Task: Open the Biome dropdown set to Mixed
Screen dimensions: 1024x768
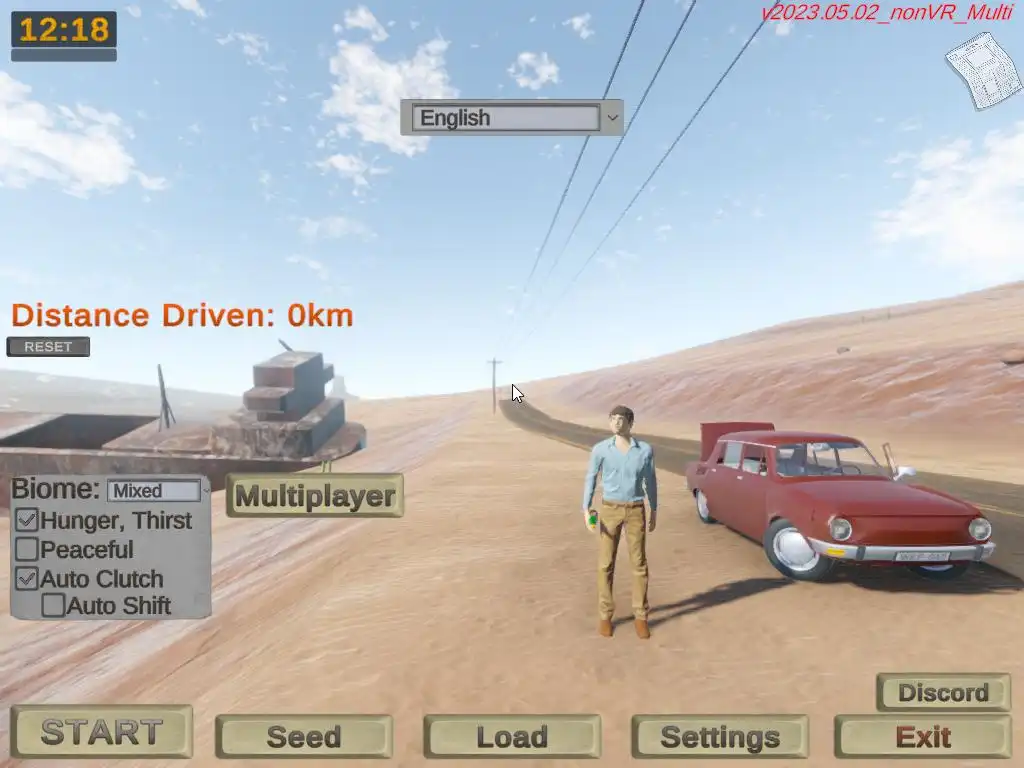Action: click(x=158, y=491)
